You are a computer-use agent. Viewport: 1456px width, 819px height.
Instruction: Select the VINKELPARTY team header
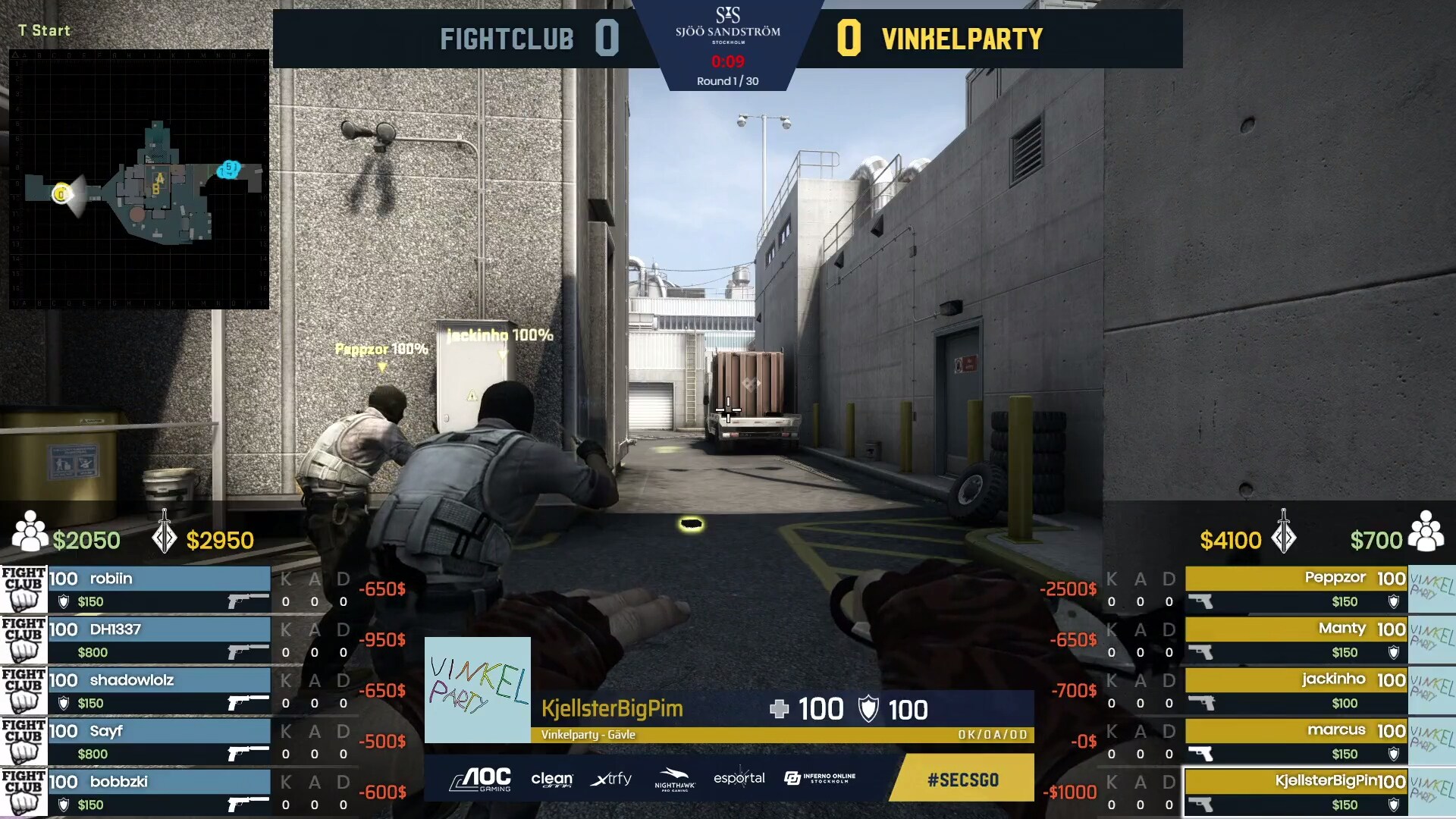coord(962,39)
